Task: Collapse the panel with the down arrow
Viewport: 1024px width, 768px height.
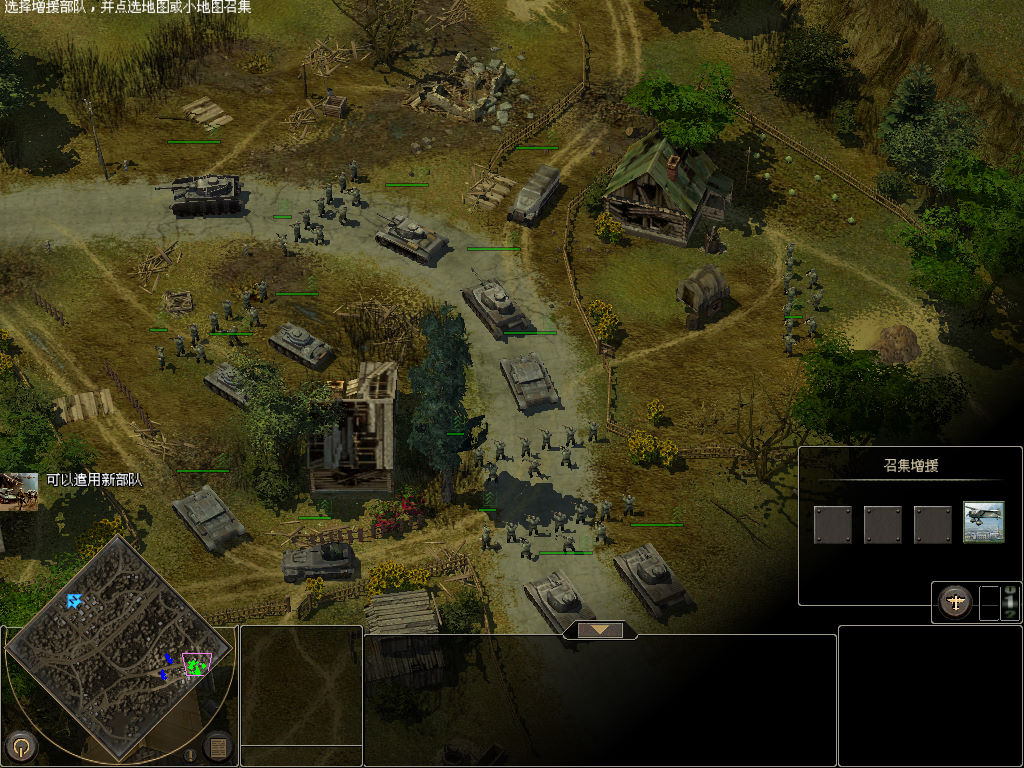Action: coord(600,630)
